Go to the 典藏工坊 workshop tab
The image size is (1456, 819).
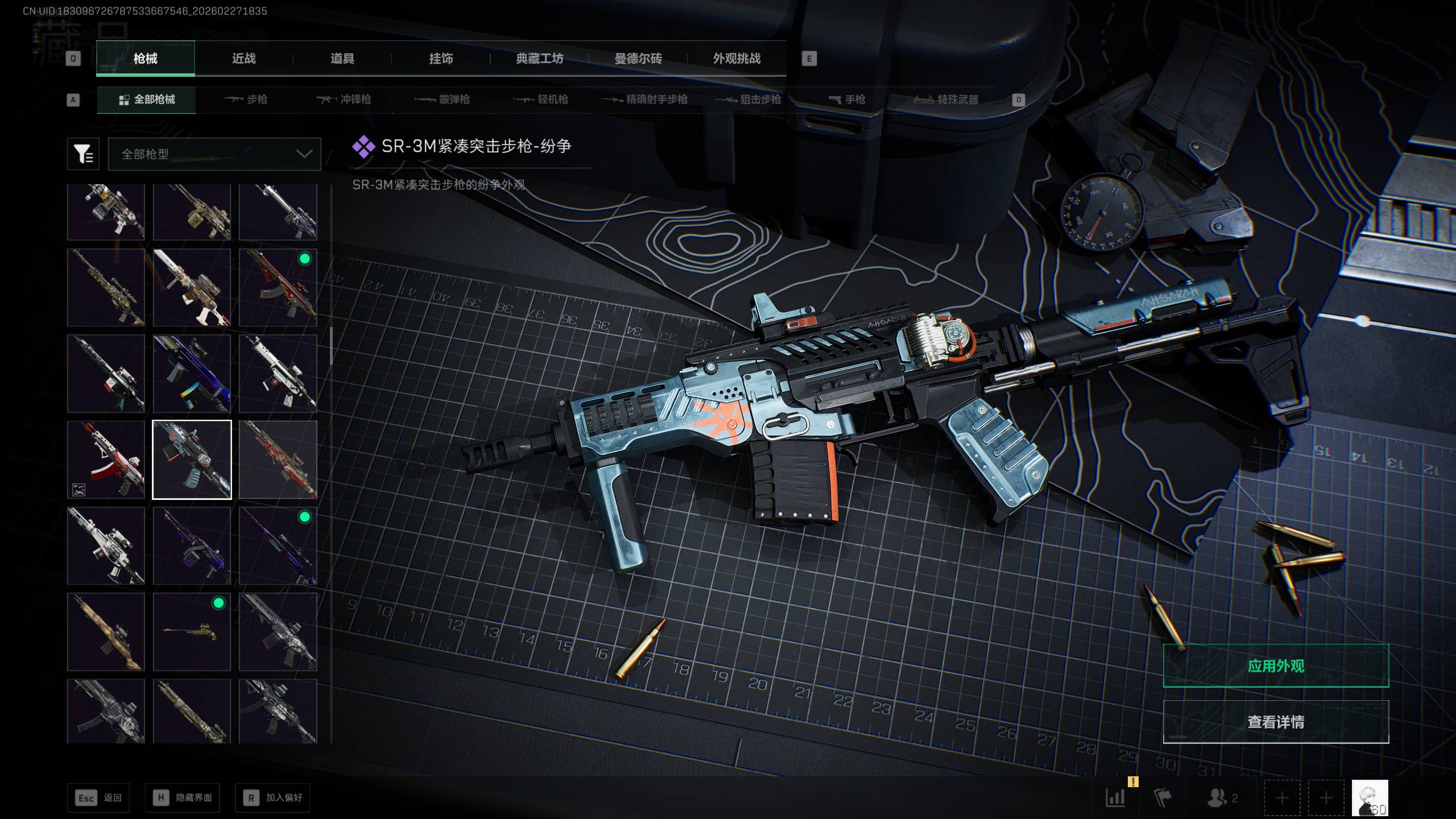pyautogui.click(x=539, y=59)
